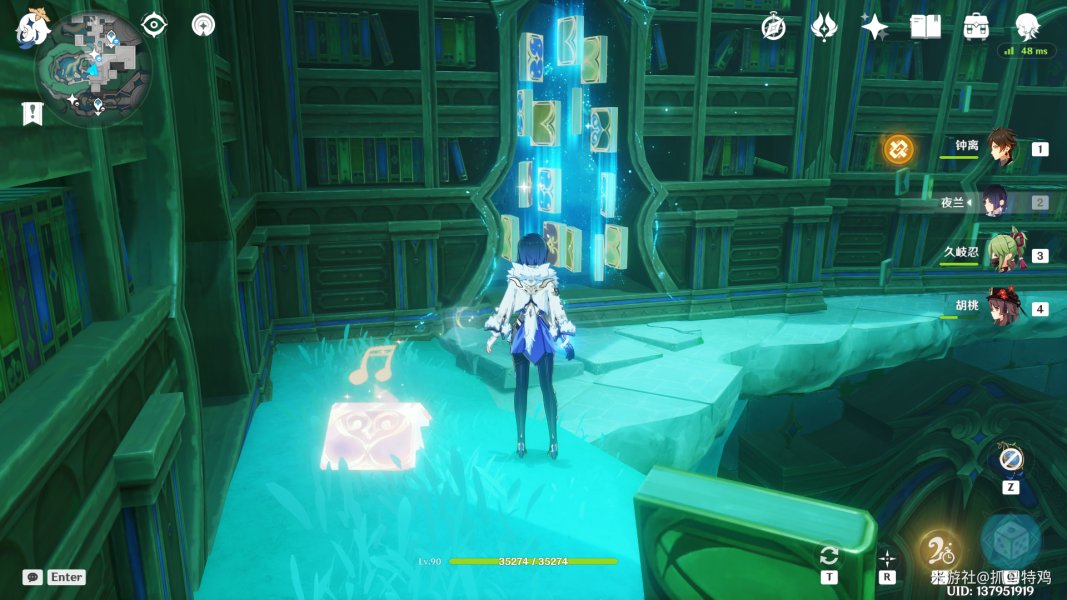Switch to party member 久岐忍
Image resolution: width=1067 pixels, height=600 pixels.
1002,254
